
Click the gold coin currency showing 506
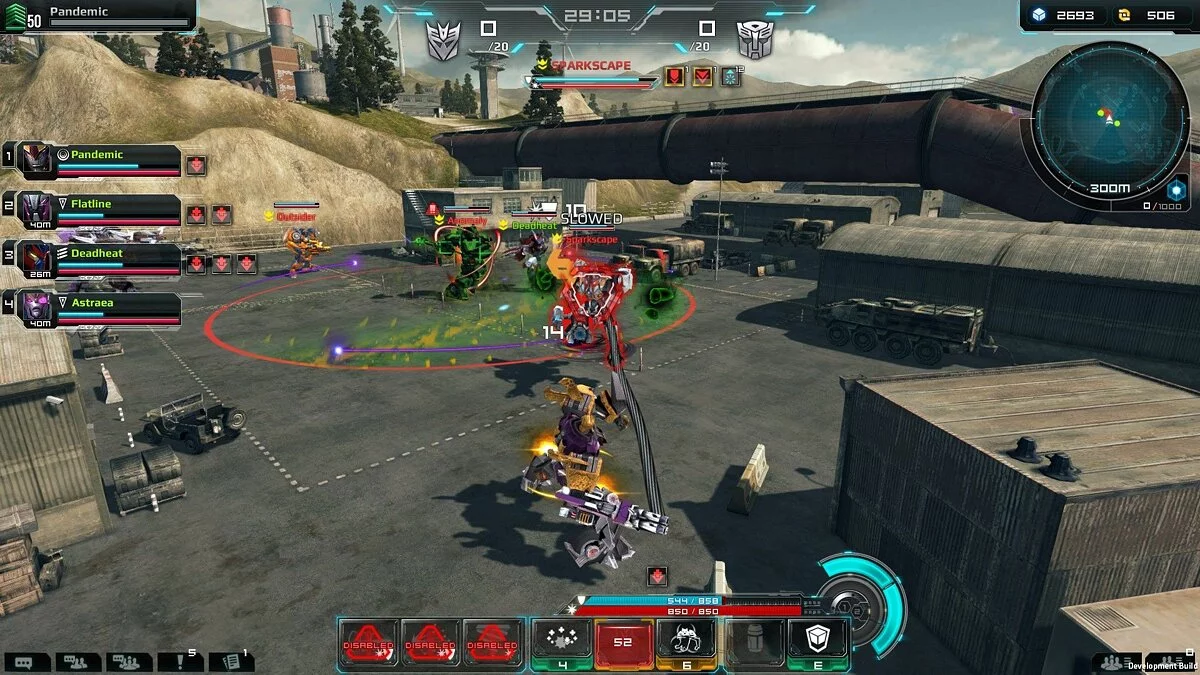(x=1148, y=15)
